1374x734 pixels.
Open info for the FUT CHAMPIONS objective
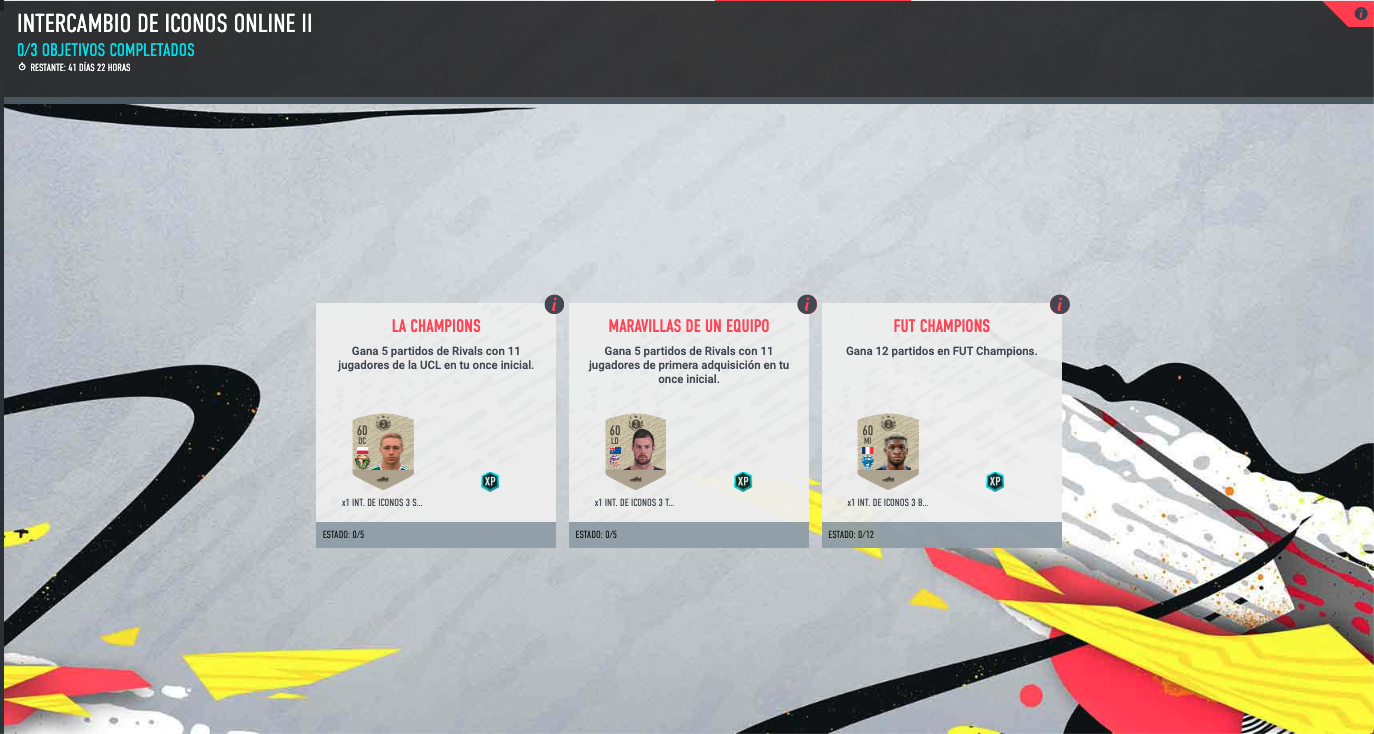click(1060, 304)
